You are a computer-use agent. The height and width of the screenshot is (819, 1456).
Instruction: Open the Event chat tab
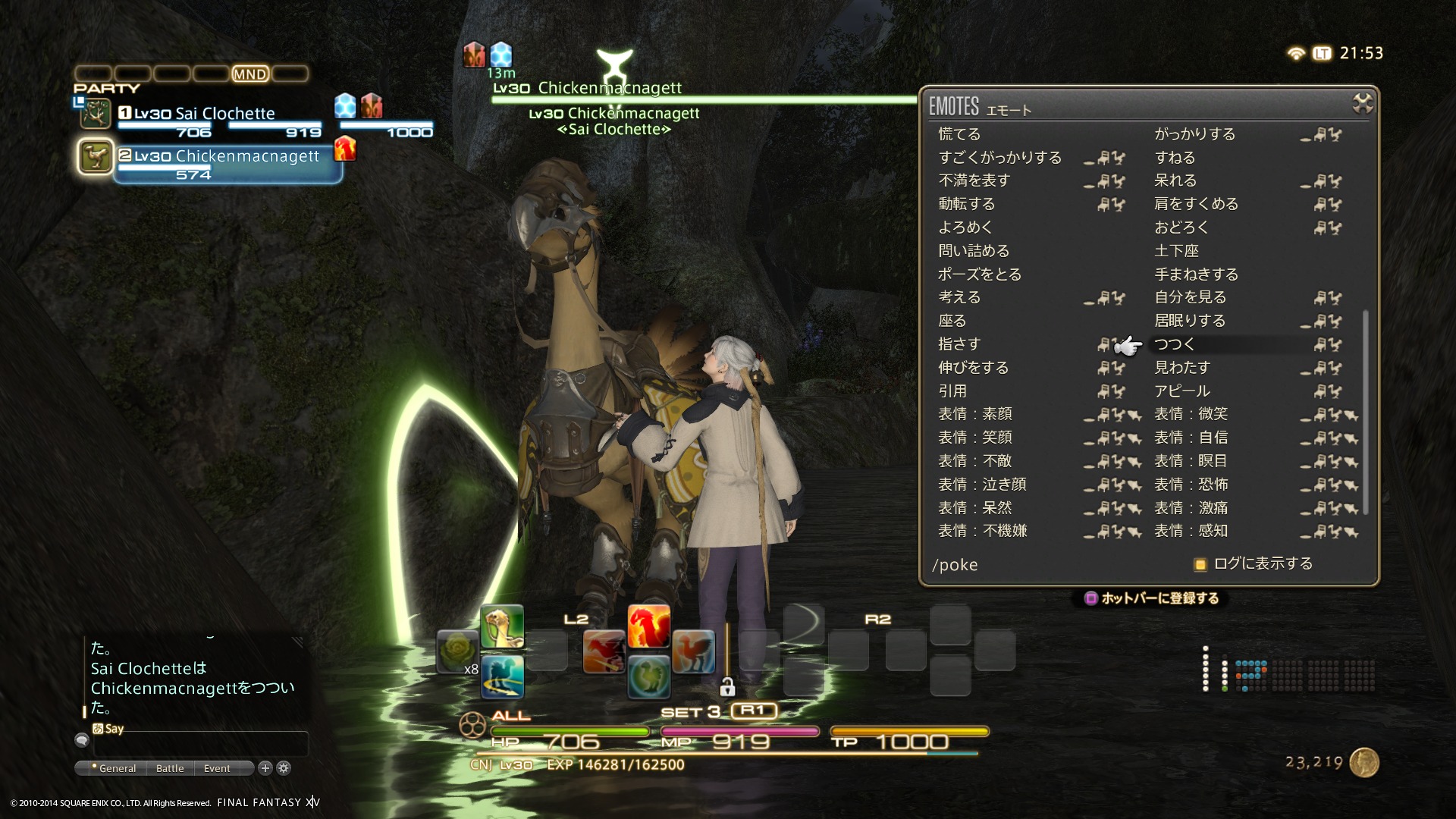(x=217, y=768)
